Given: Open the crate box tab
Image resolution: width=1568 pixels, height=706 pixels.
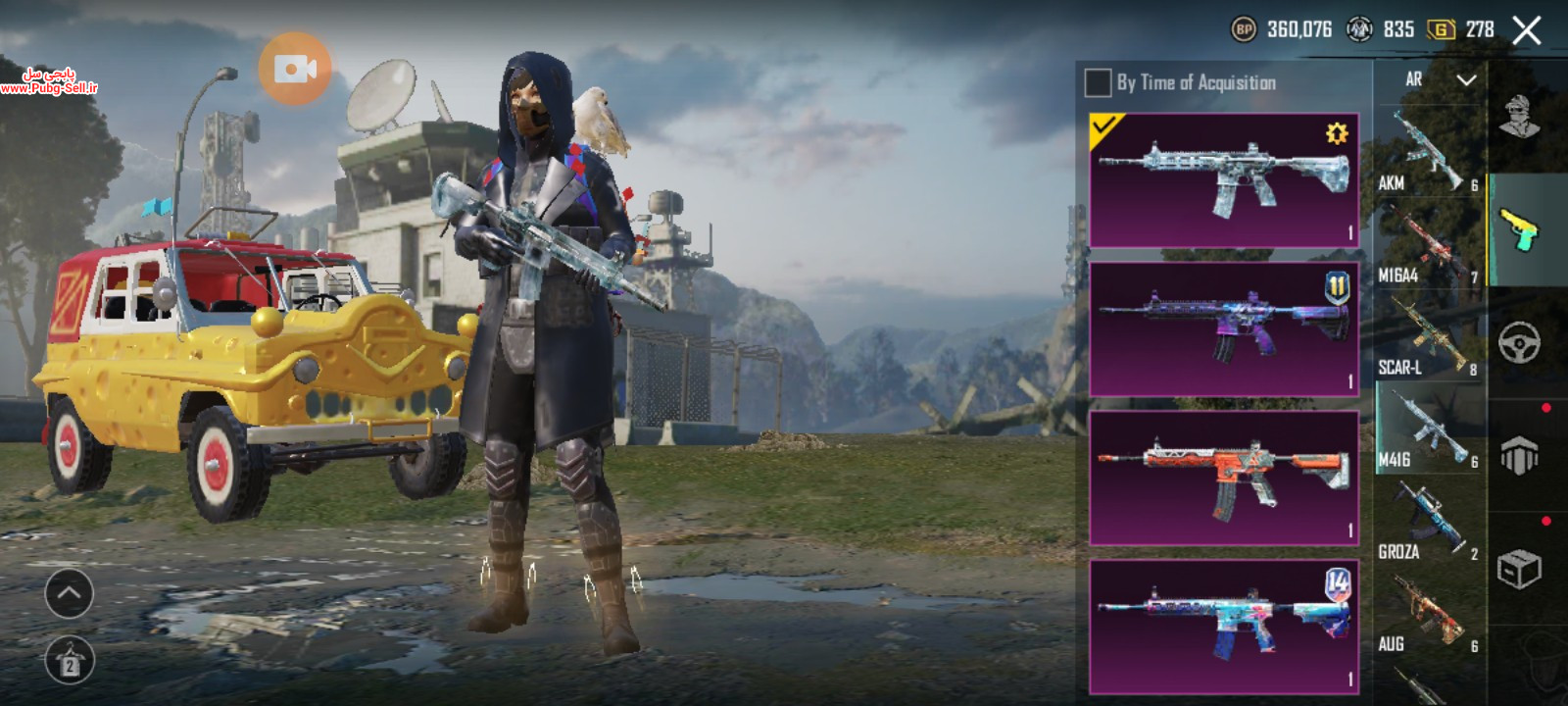Looking at the screenshot, I should click(x=1519, y=569).
